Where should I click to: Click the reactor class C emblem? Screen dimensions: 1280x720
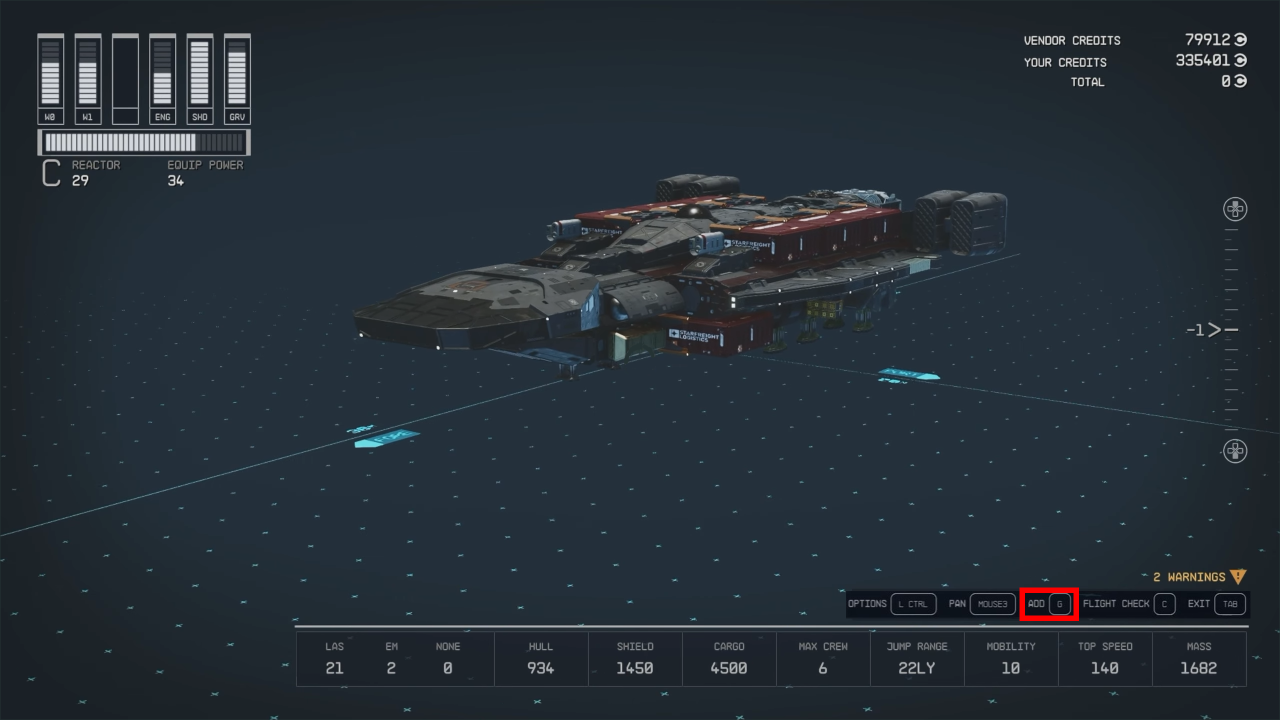[50, 172]
